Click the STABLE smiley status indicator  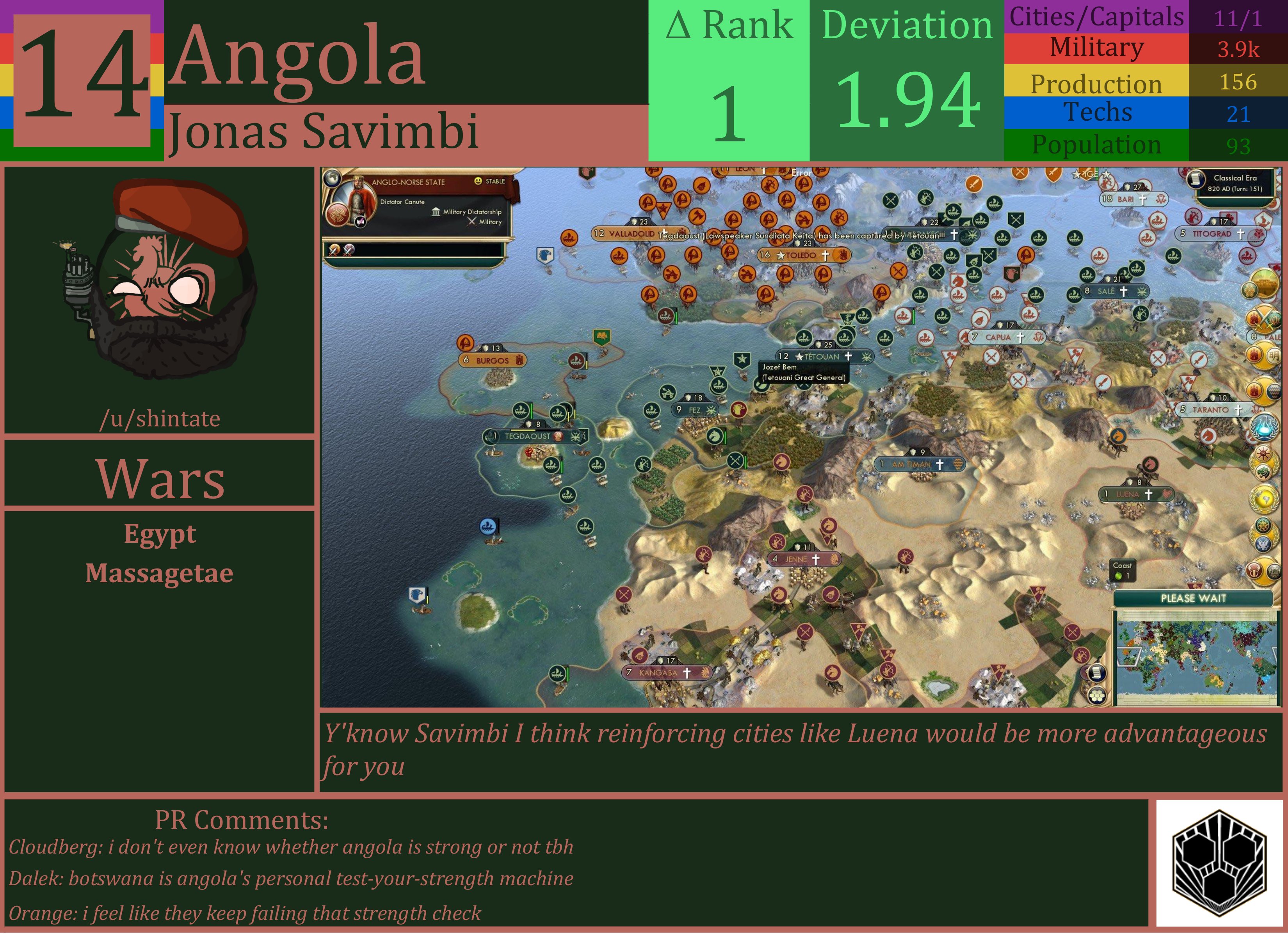479,181
